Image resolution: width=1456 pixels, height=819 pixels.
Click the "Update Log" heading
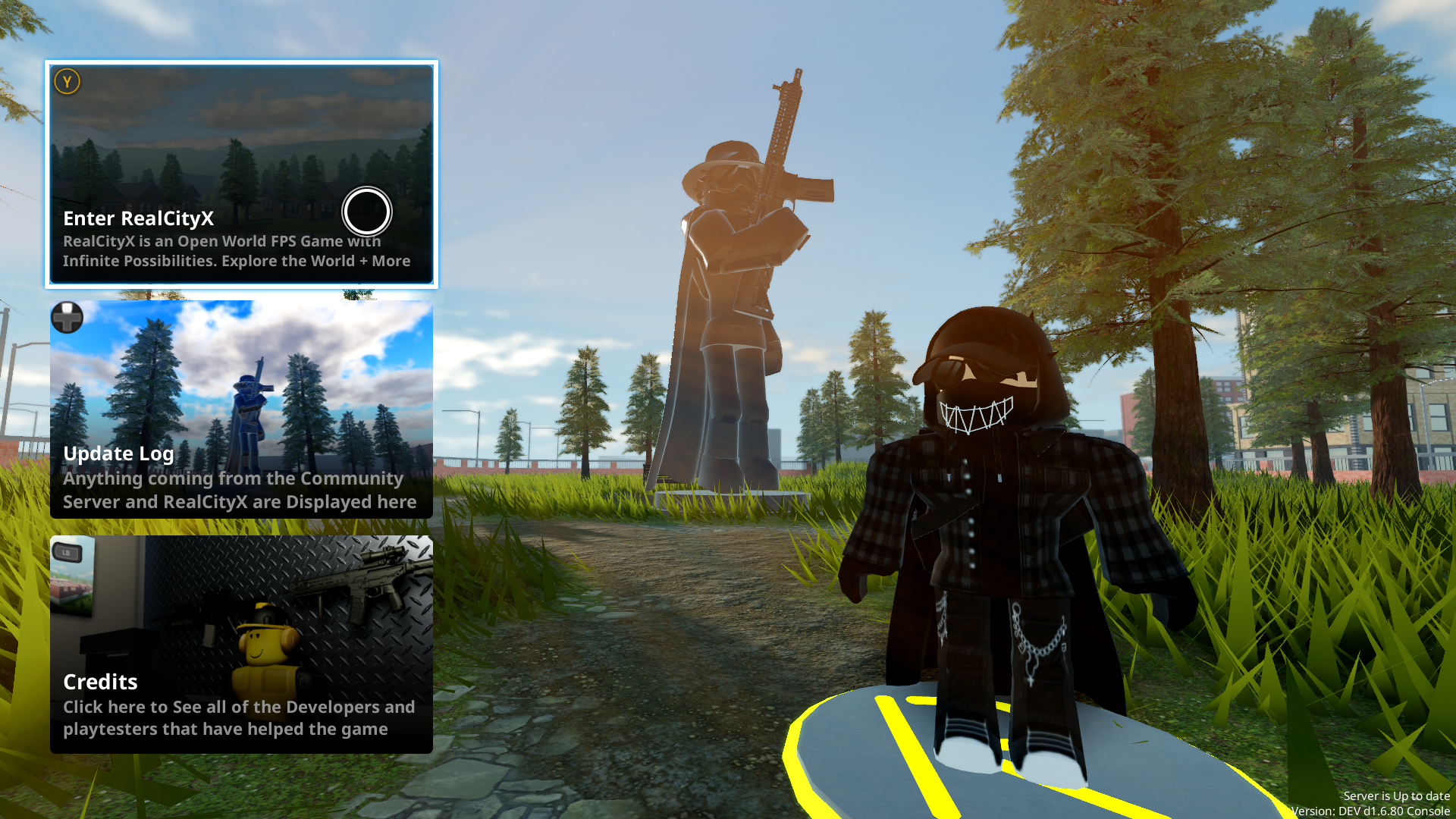click(118, 453)
